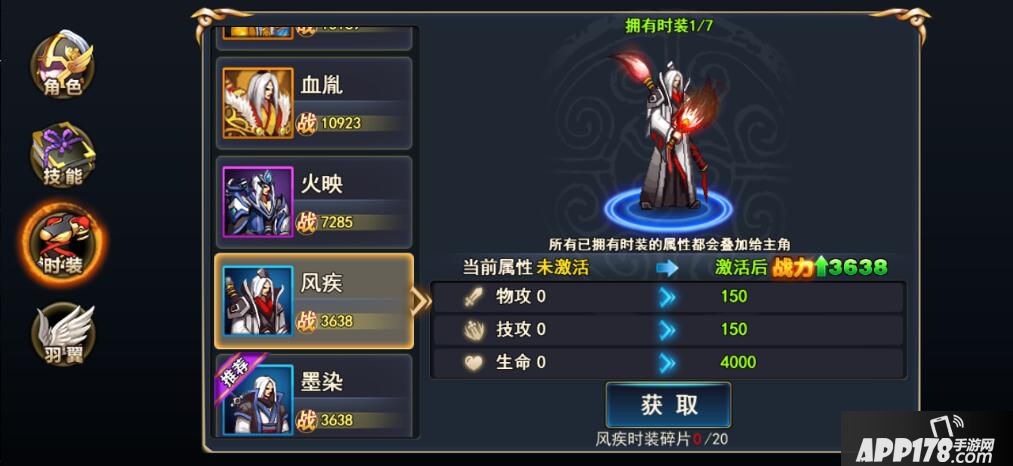This screenshot has width=1013, height=466.
Task: Open the 羽翼 wings tab
Action: click(63, 333)
